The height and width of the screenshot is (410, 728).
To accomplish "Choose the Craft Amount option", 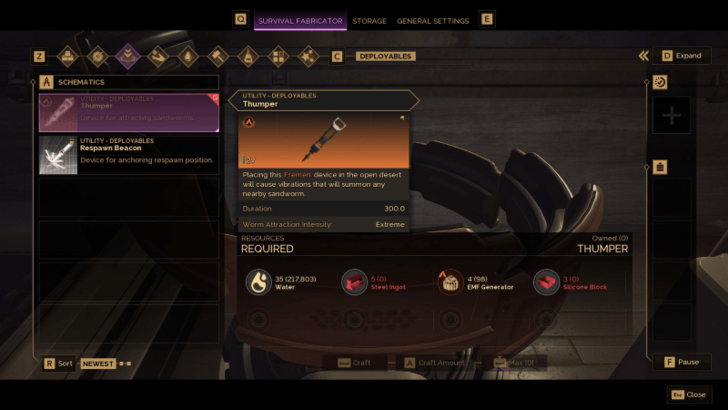I will tap(434, 362).
